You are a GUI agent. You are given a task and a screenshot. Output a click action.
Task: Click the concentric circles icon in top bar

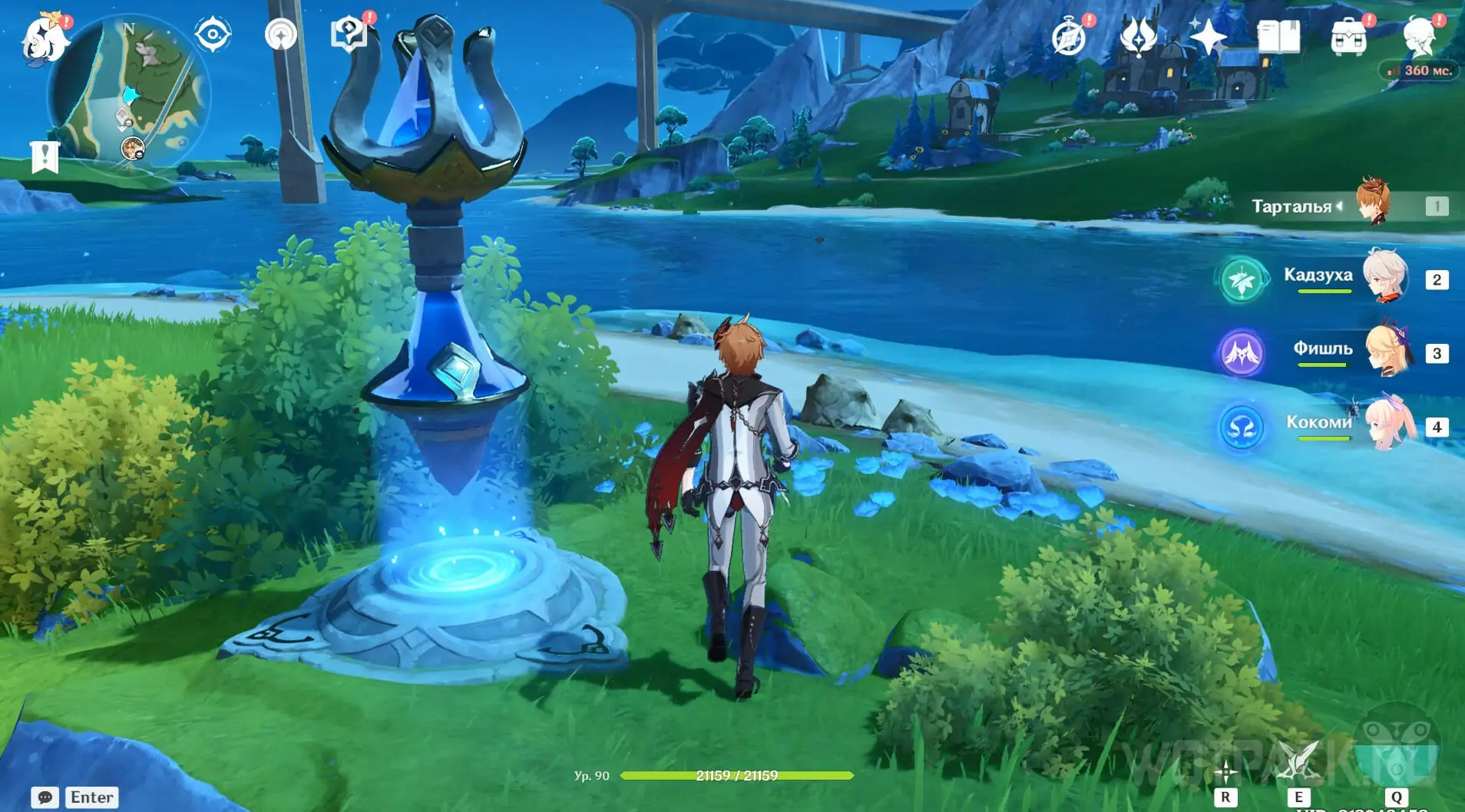281,35
